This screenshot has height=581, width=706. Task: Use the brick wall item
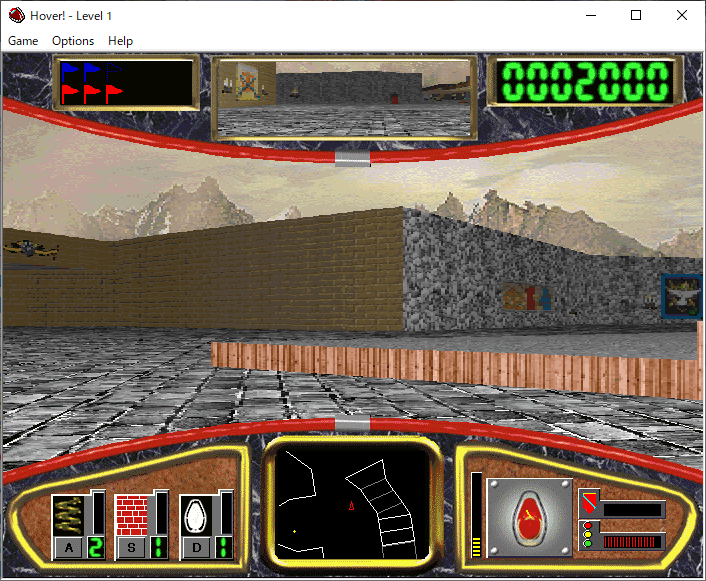131,516
